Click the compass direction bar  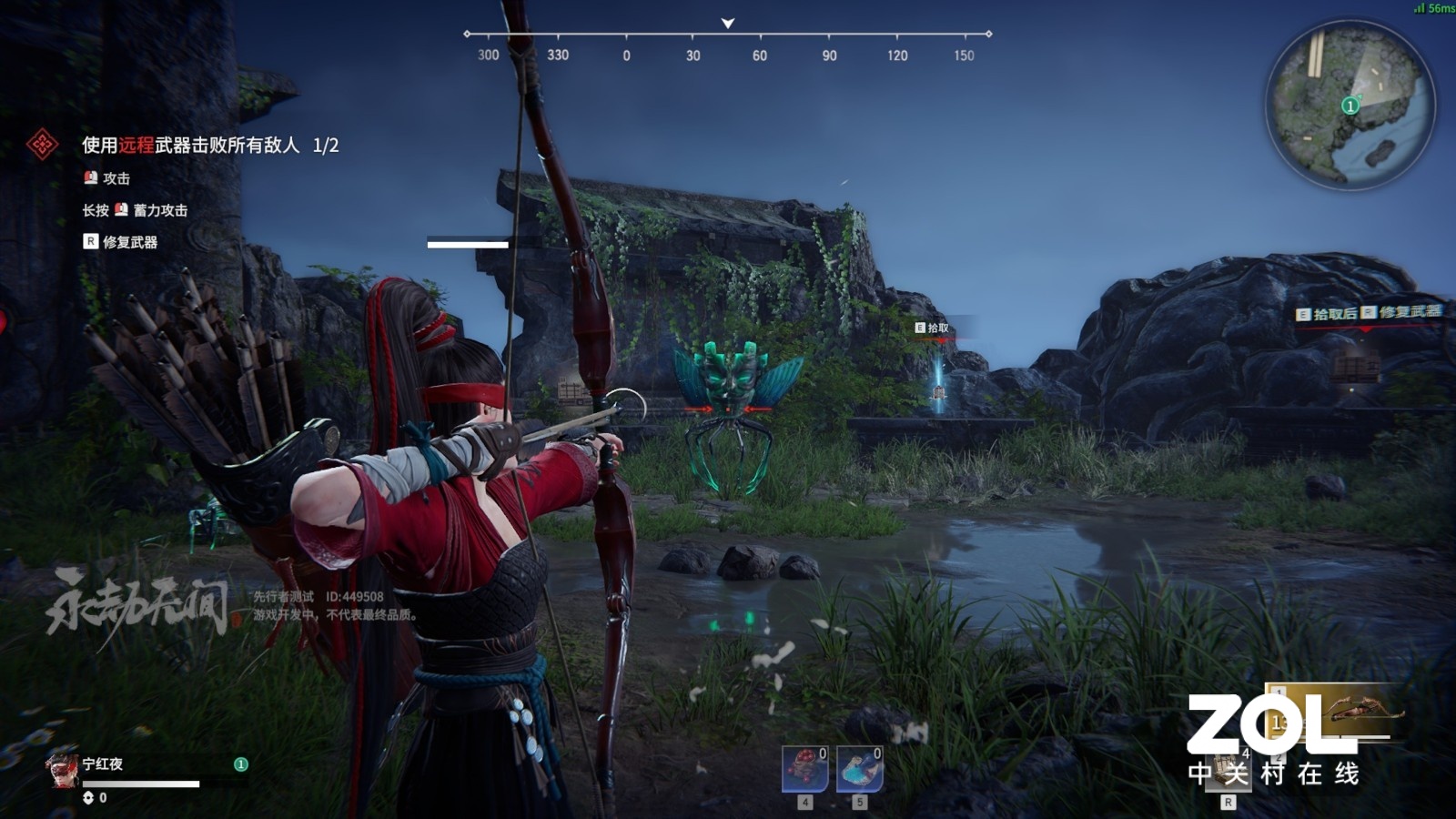click(727, 35)
